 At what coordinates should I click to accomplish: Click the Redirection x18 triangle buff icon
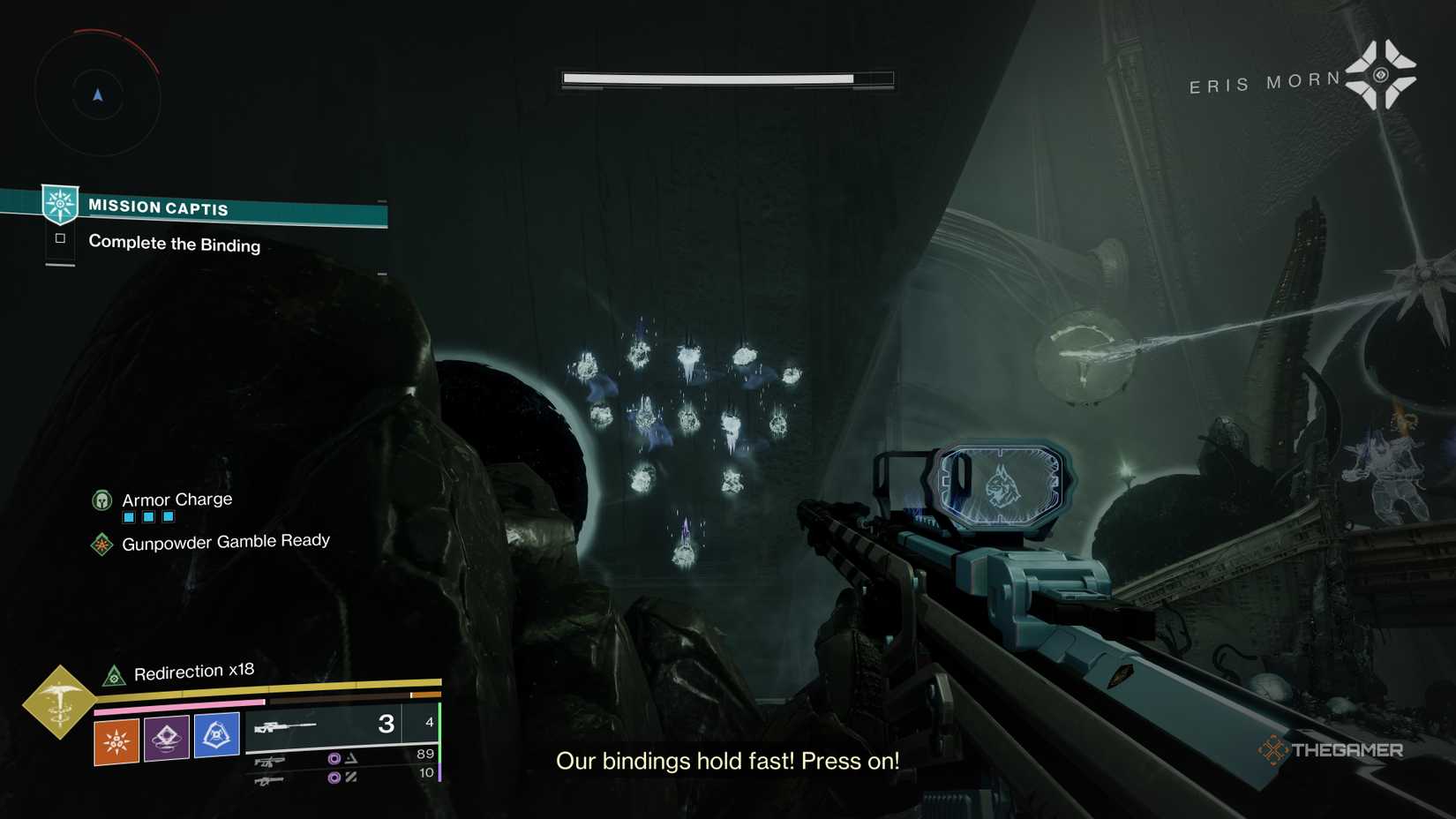click(x=114, y=673)
